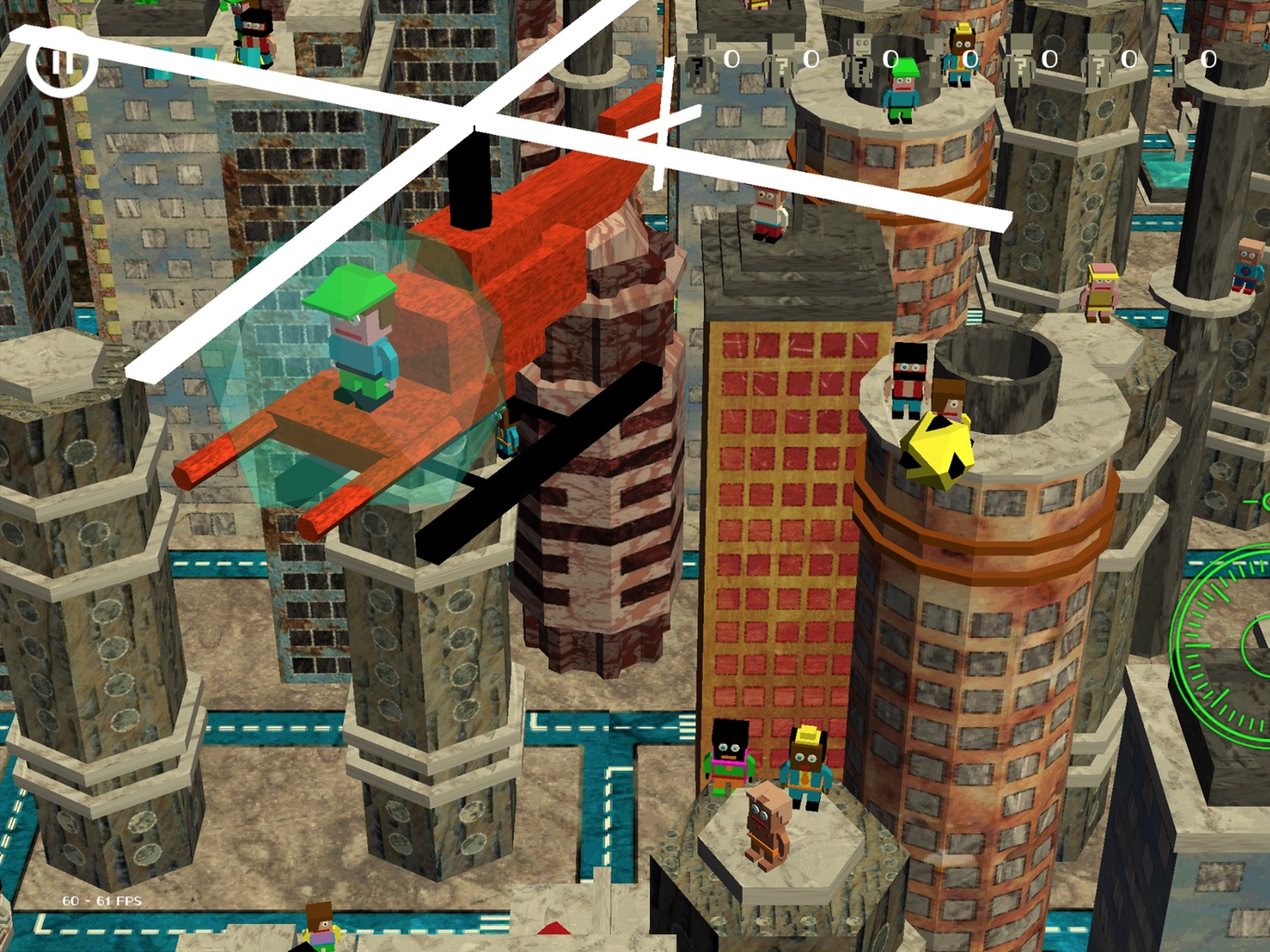Click the zero counter beside the first HUD silhouette
Screen dimensions: 1270x952
point(731,59)
